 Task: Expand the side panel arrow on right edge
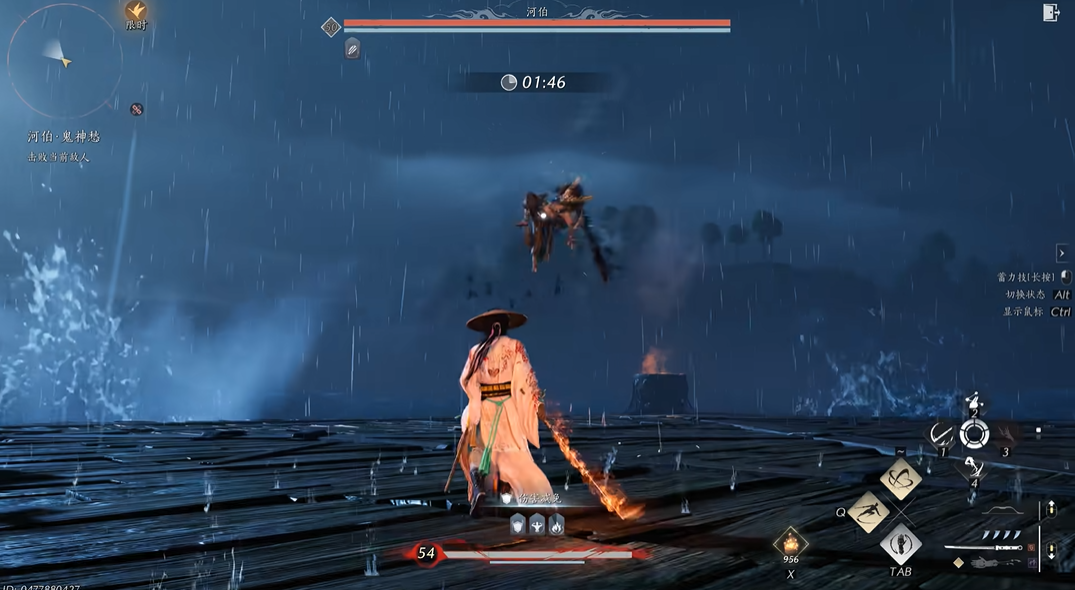click(1062, 253)
